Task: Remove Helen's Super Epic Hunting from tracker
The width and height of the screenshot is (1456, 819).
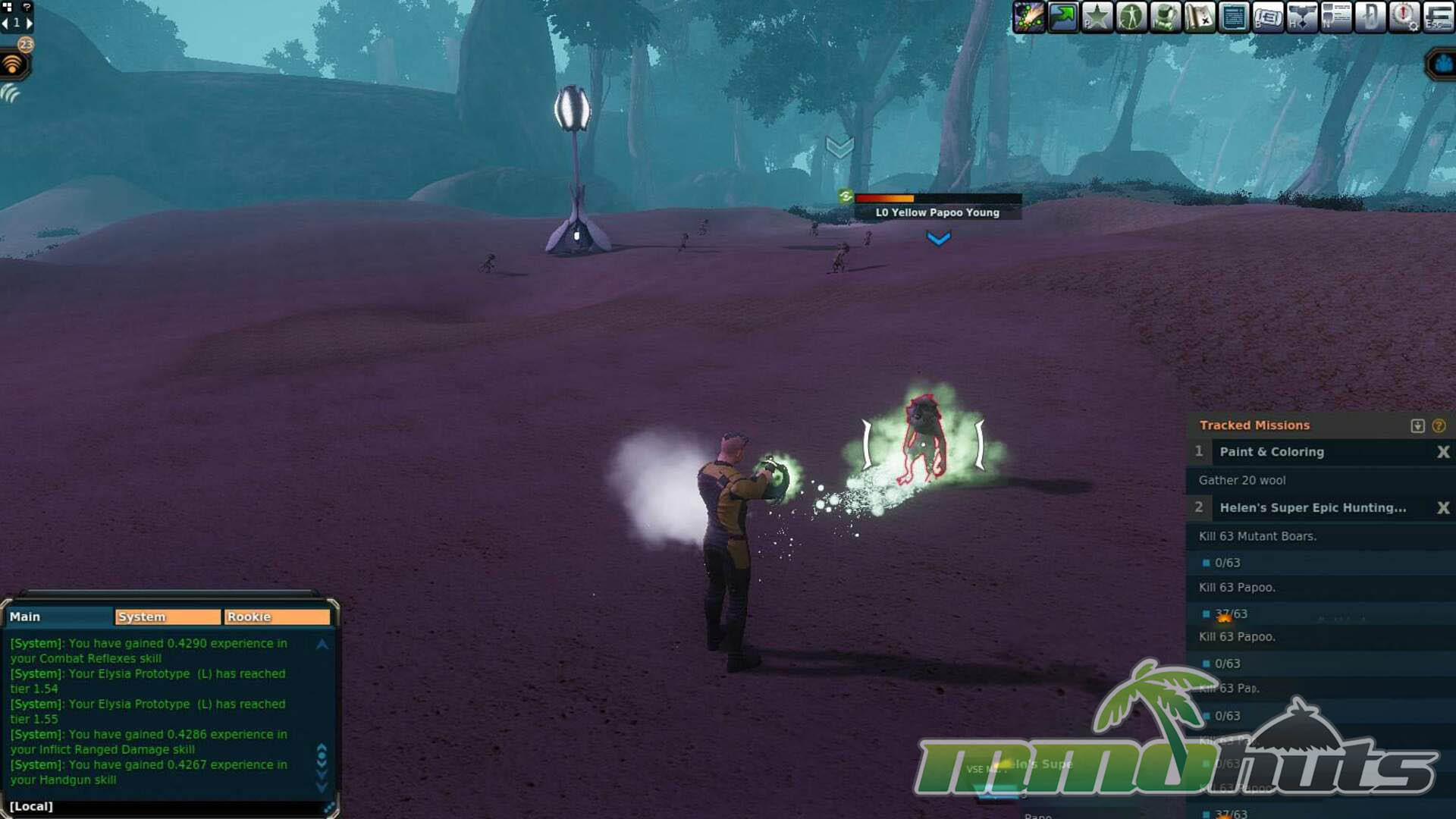Action: 1443,508
